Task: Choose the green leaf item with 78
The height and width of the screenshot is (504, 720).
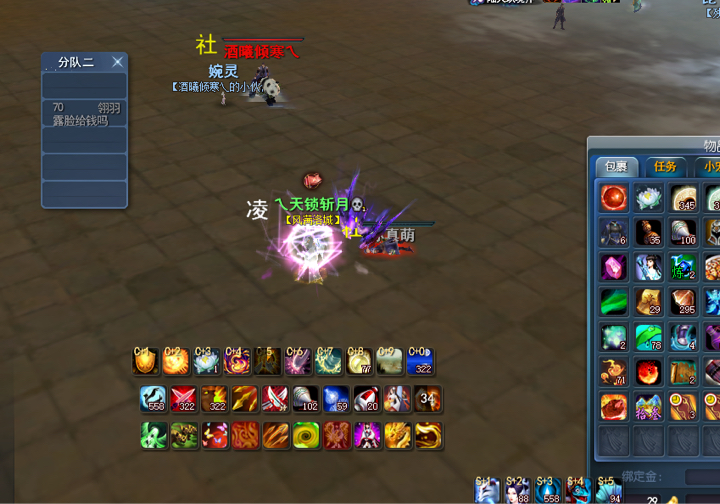Action: 649,337
